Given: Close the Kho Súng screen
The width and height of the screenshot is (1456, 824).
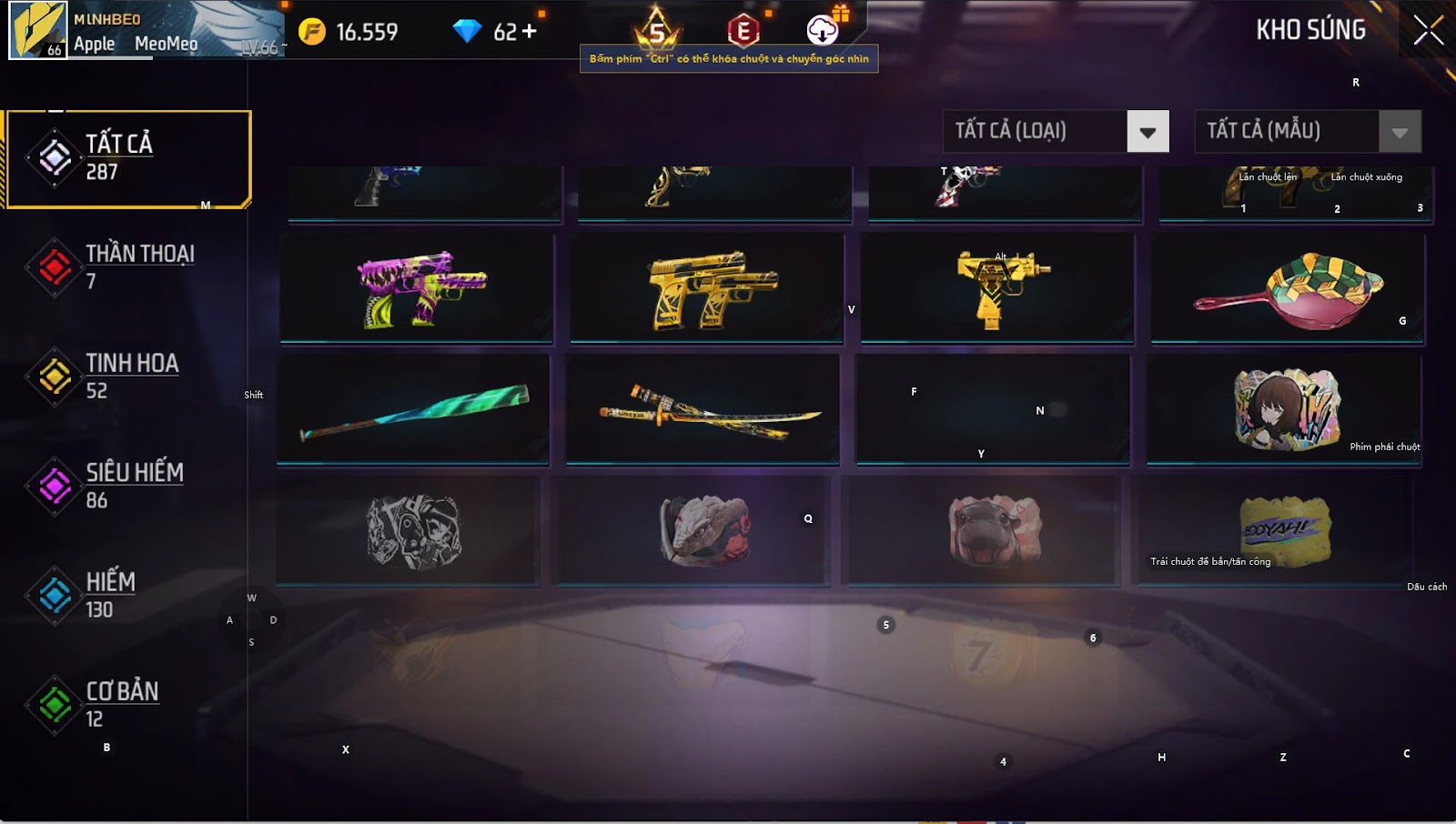Looking at the screenshot, I should [x=1428, y=30].
